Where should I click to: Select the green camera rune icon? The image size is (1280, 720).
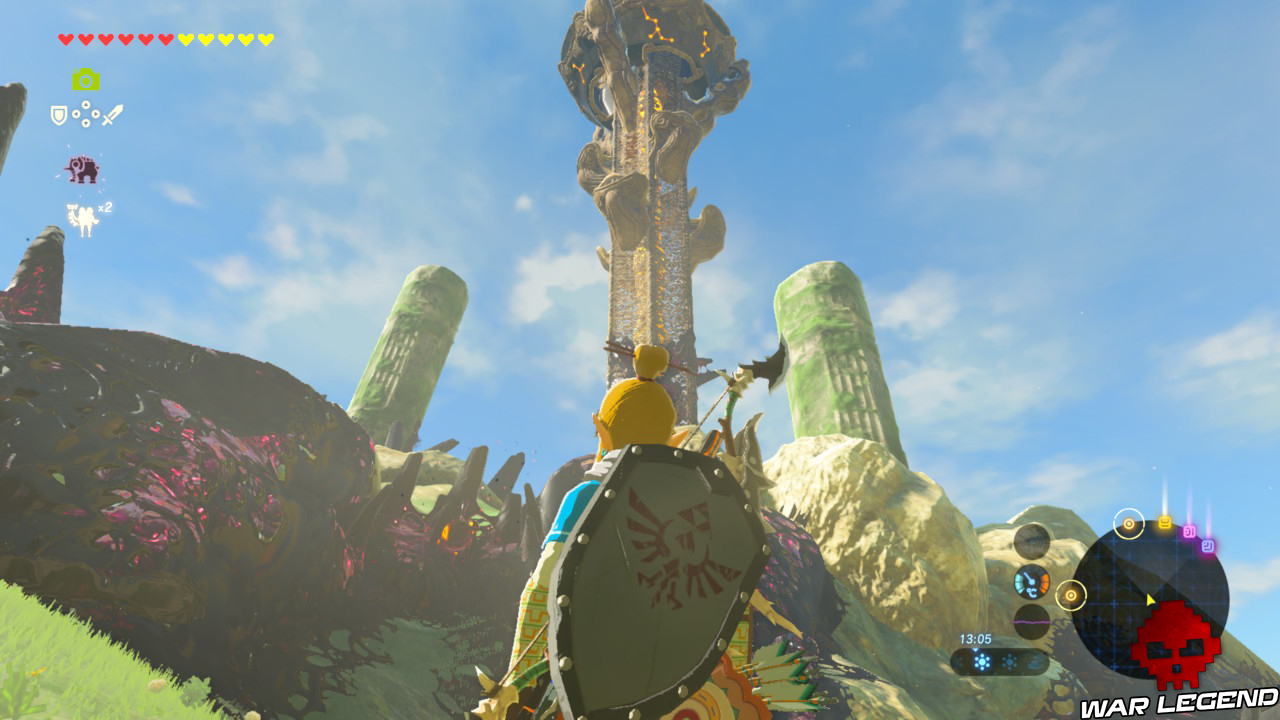click(88, 79)
